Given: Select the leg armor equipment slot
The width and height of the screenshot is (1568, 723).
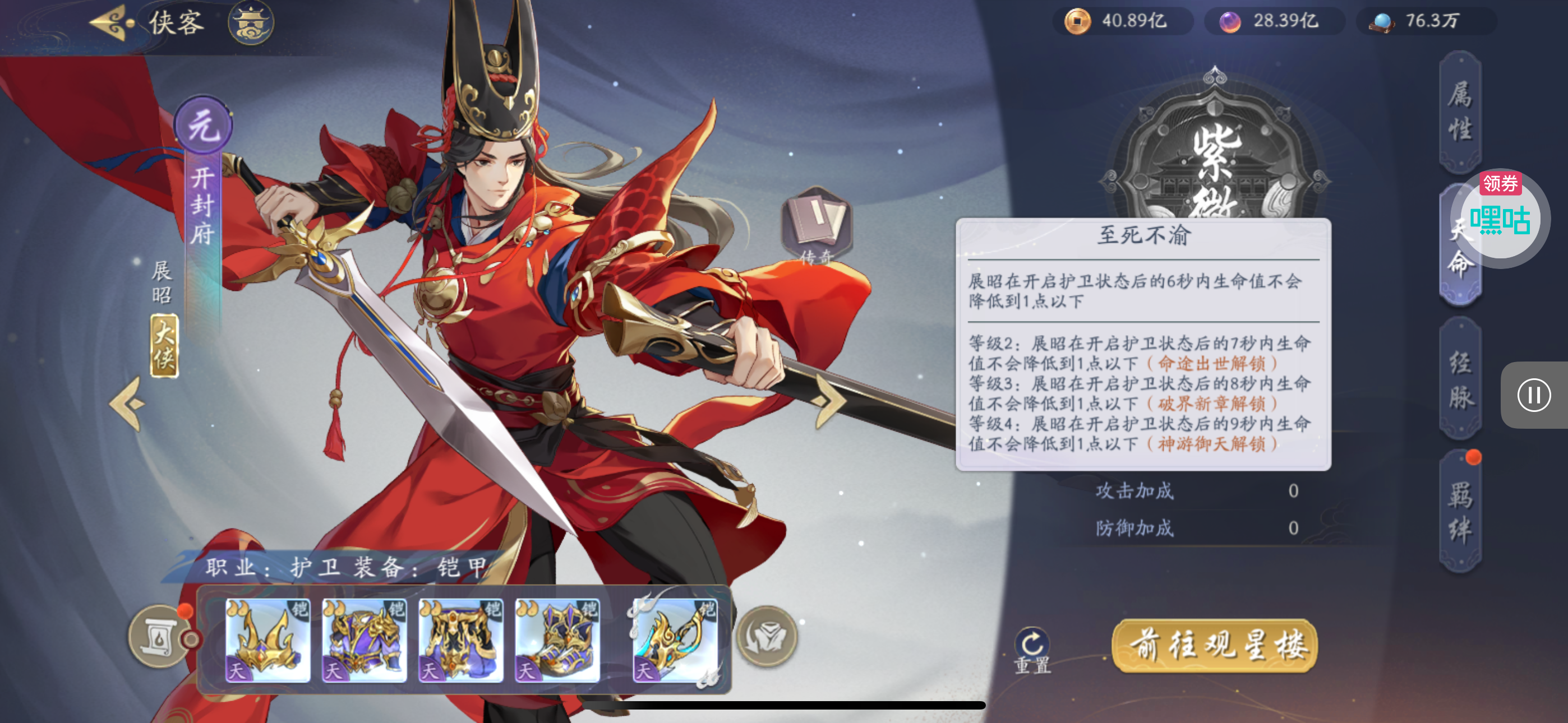Looking at the screenshot, I should 461,639.
